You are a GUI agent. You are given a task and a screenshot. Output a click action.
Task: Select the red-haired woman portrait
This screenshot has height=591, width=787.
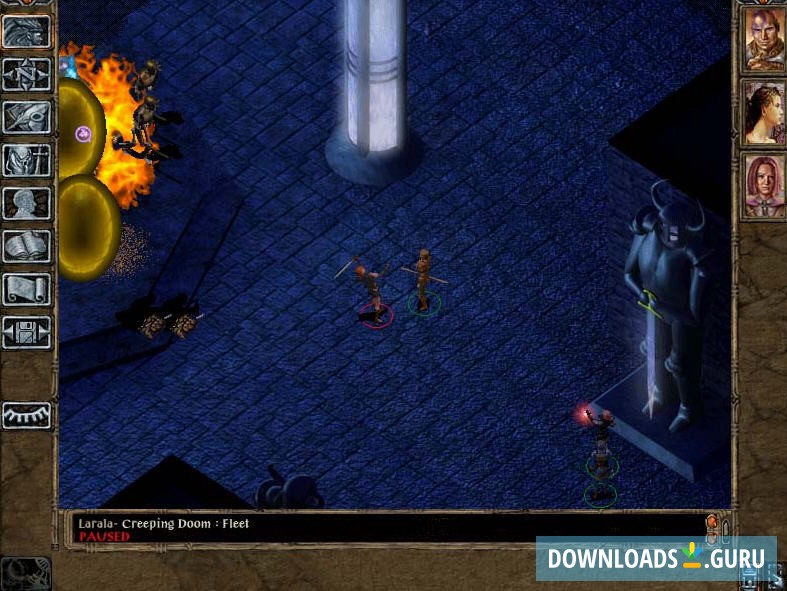(762, 186)
